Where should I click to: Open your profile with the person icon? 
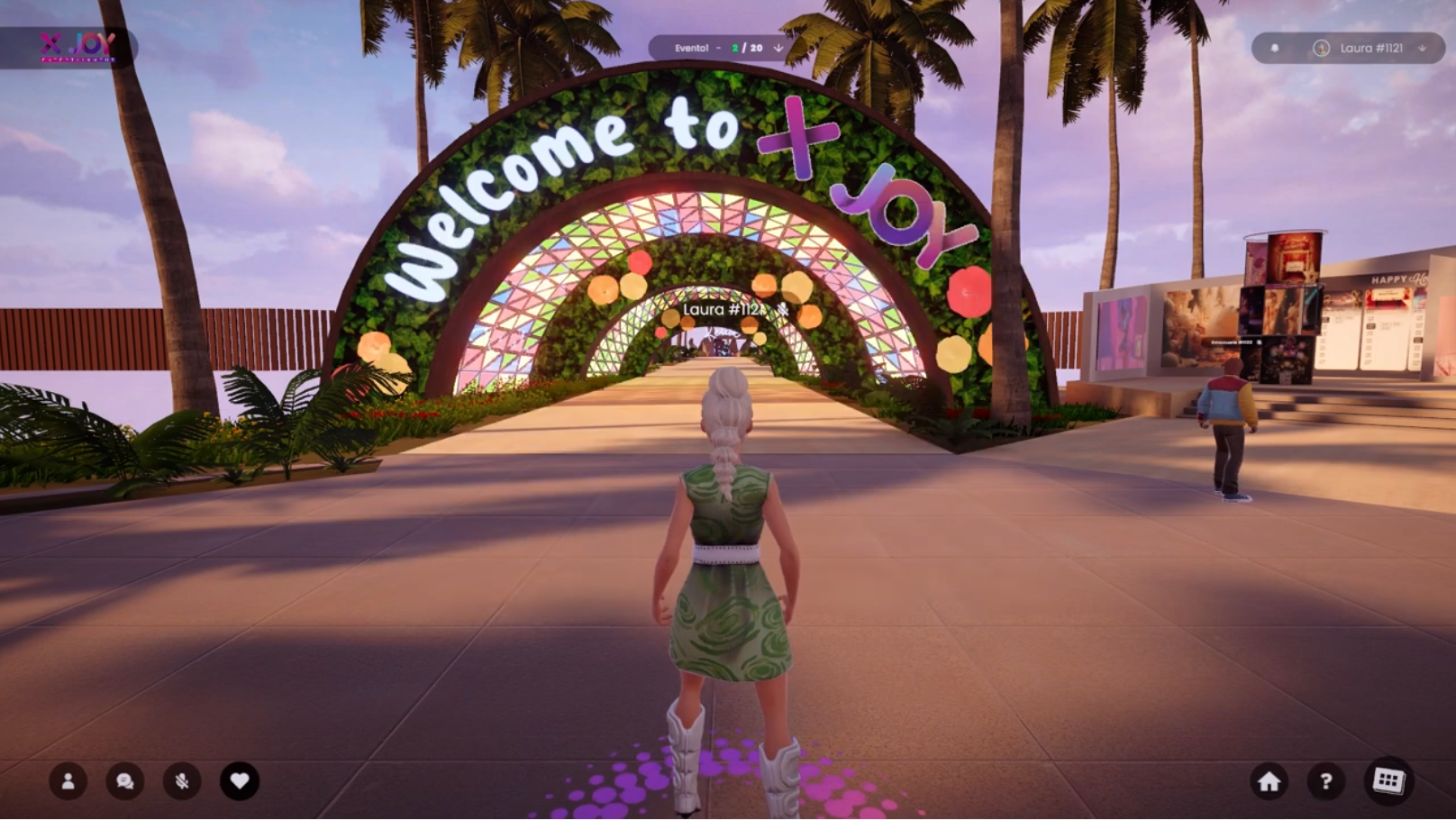pos(70,782)
